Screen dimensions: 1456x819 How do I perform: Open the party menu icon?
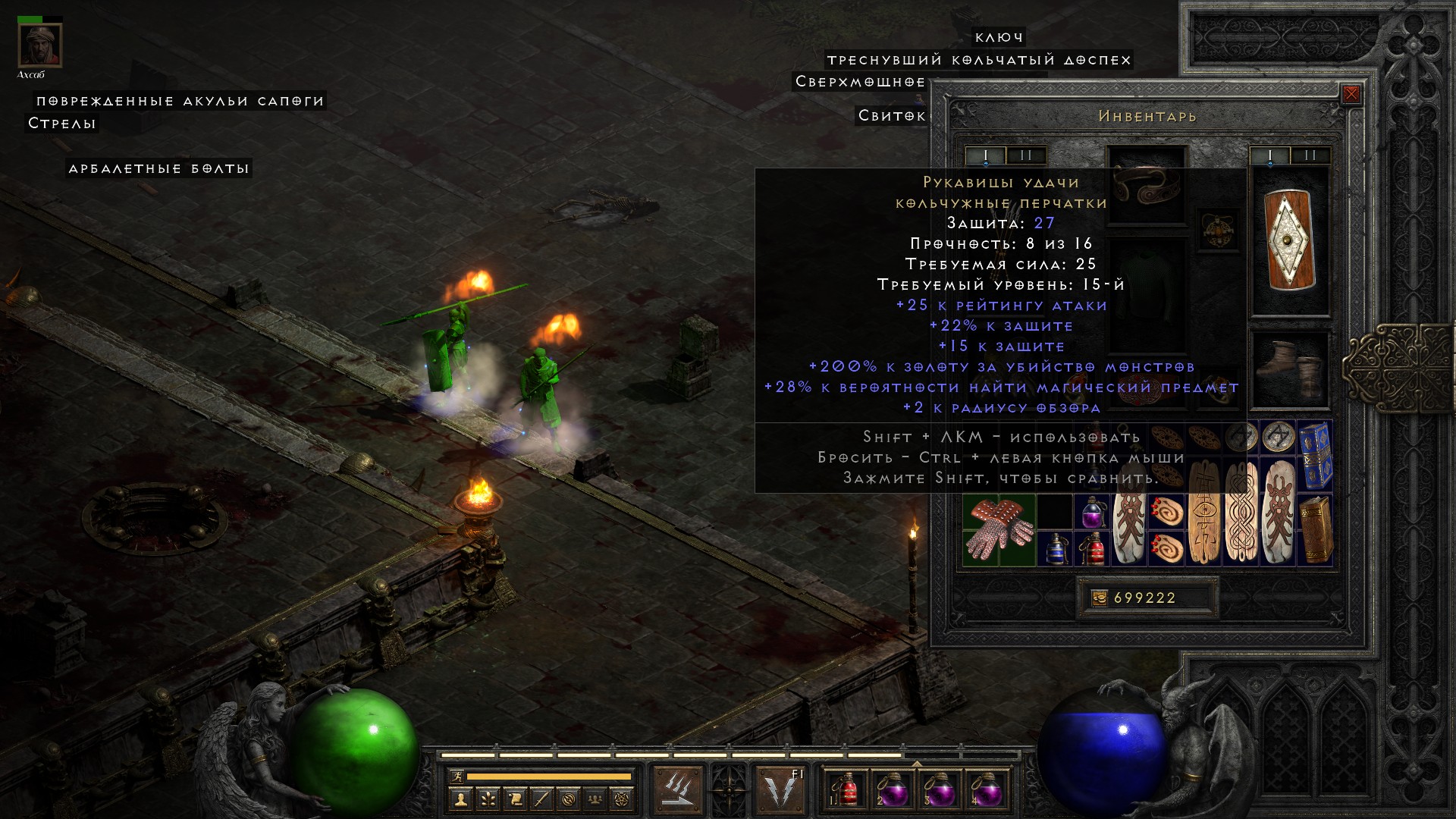pyautogui.click(x=595, y=799)
